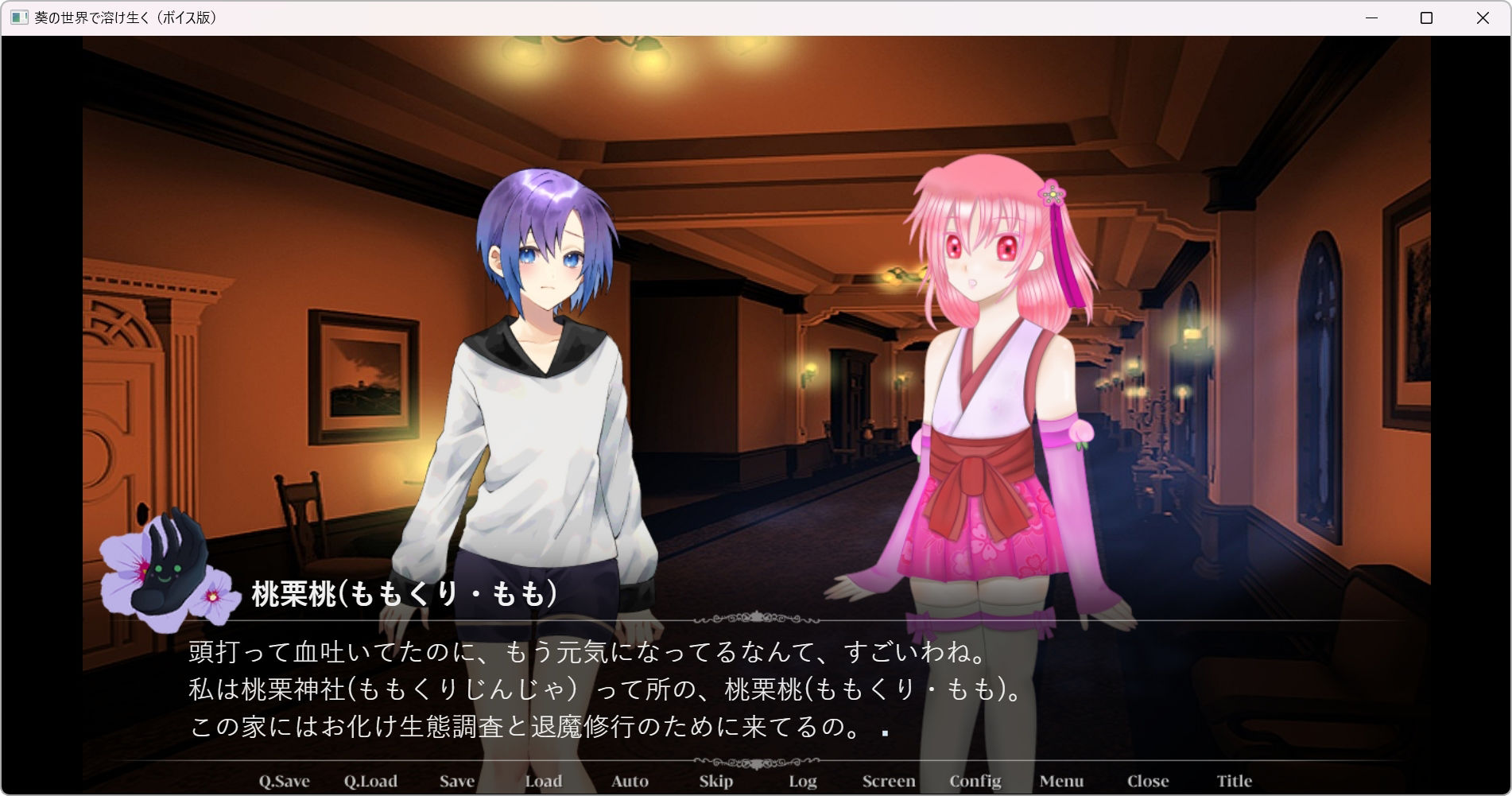This screenshot has width=1512, height=796.
Task: Maximize the game window
Action: (x=1426, y=17)
